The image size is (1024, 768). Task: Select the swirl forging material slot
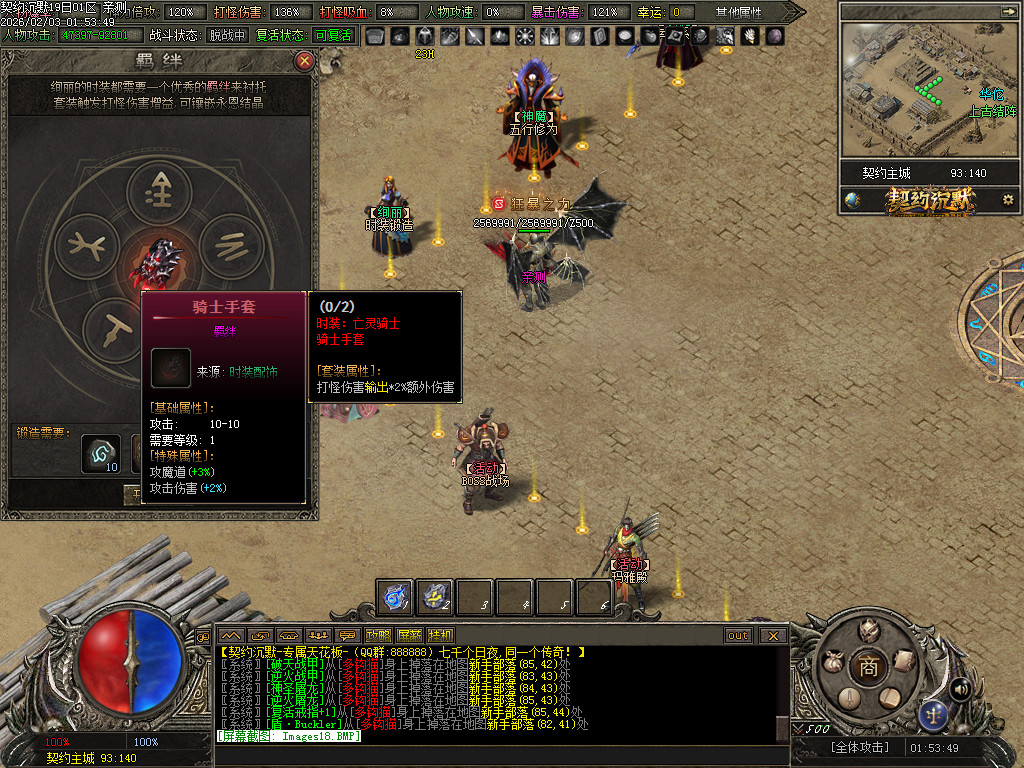click(x=100, y=452)
